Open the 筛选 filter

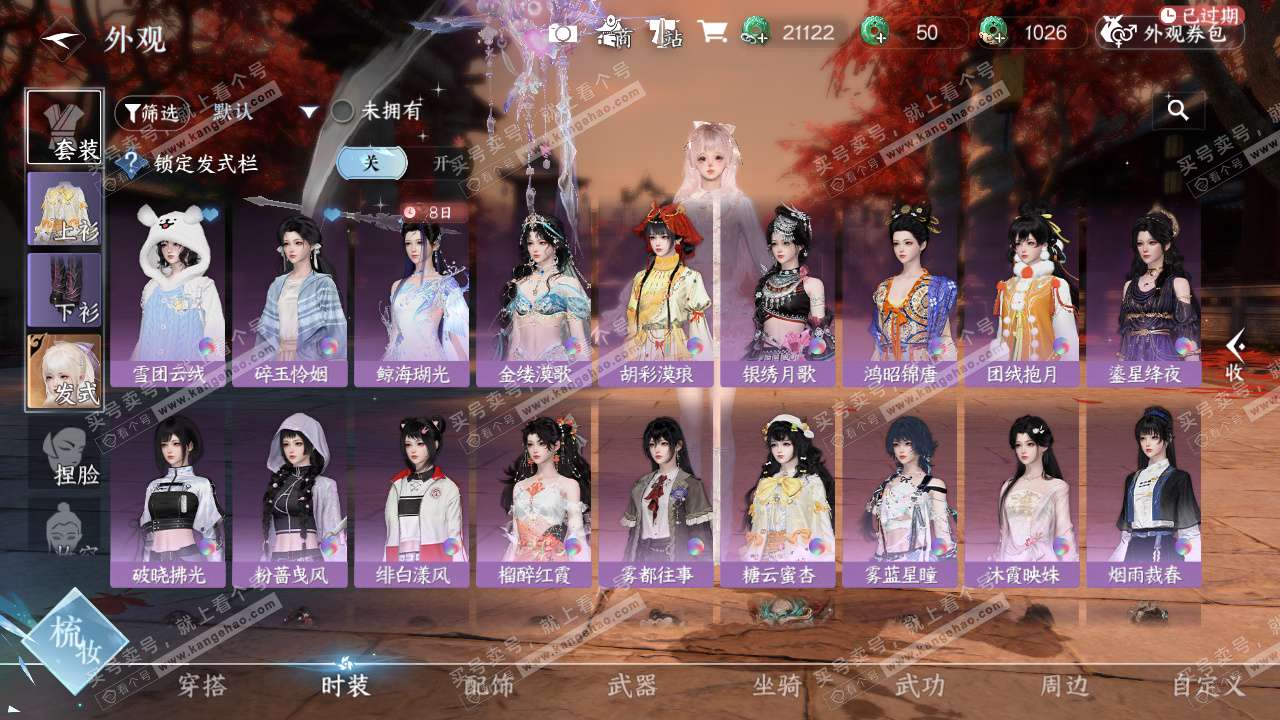(x=152, y=113)
